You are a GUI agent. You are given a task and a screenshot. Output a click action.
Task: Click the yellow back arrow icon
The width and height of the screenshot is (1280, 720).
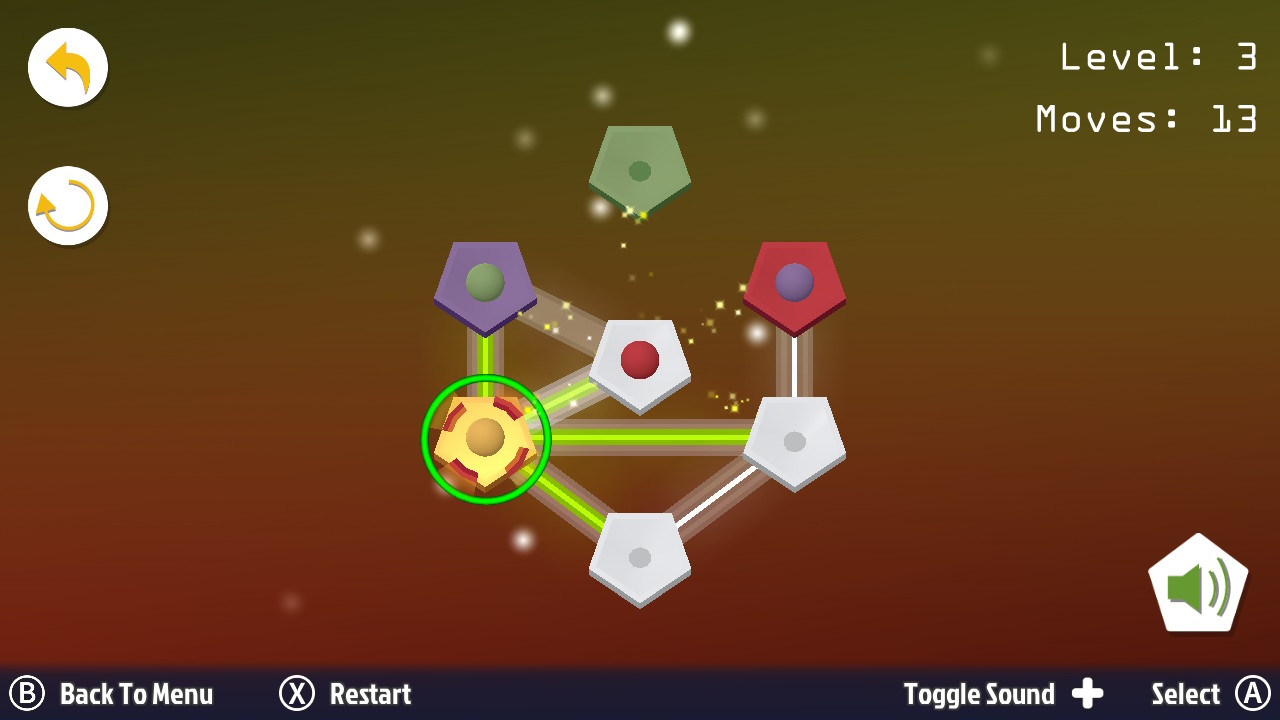tap(67, 66)
